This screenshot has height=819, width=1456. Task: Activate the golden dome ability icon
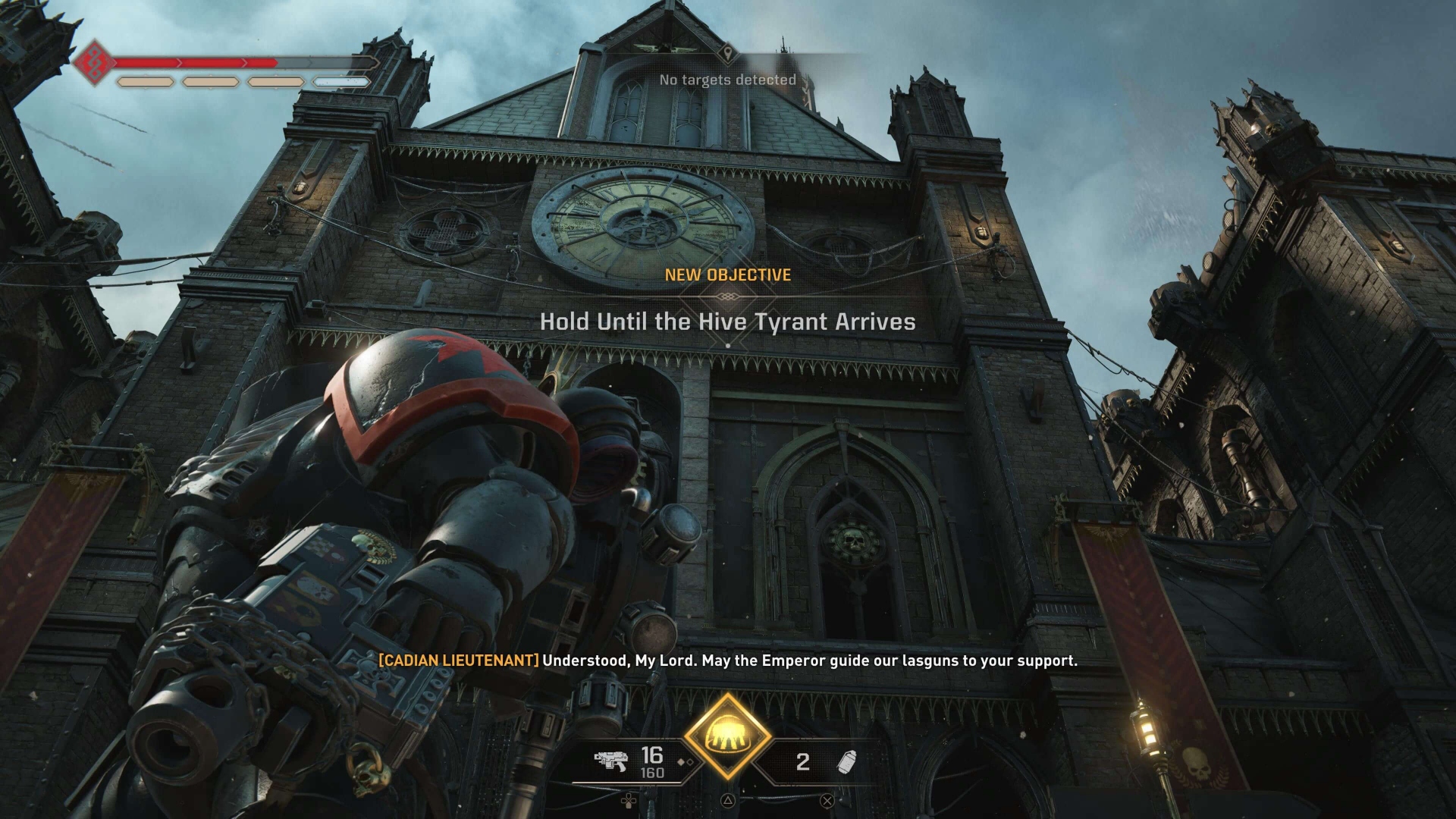[727, 735]
